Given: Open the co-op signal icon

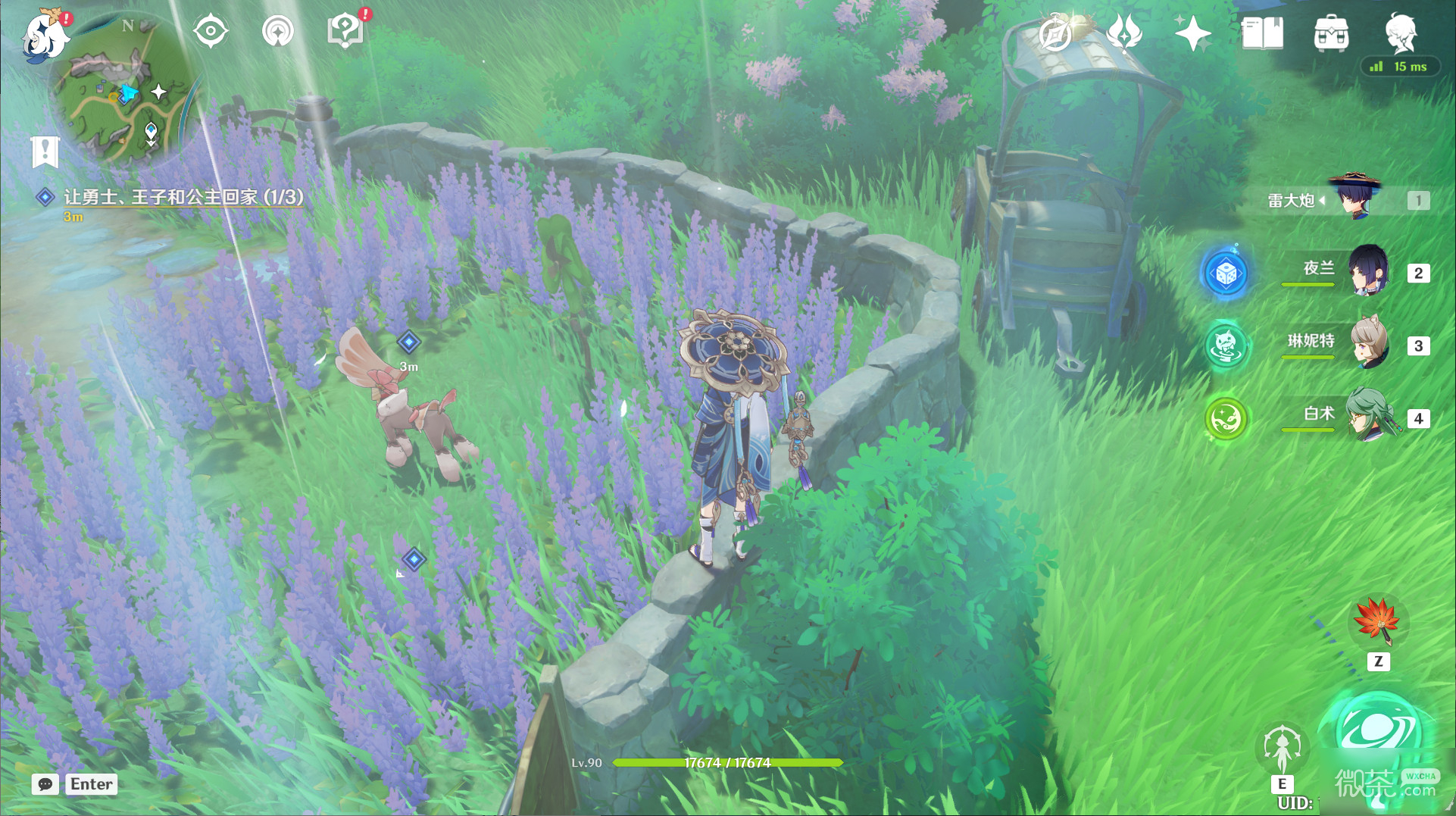Looking at the screenshot, I should pos(277,32).
